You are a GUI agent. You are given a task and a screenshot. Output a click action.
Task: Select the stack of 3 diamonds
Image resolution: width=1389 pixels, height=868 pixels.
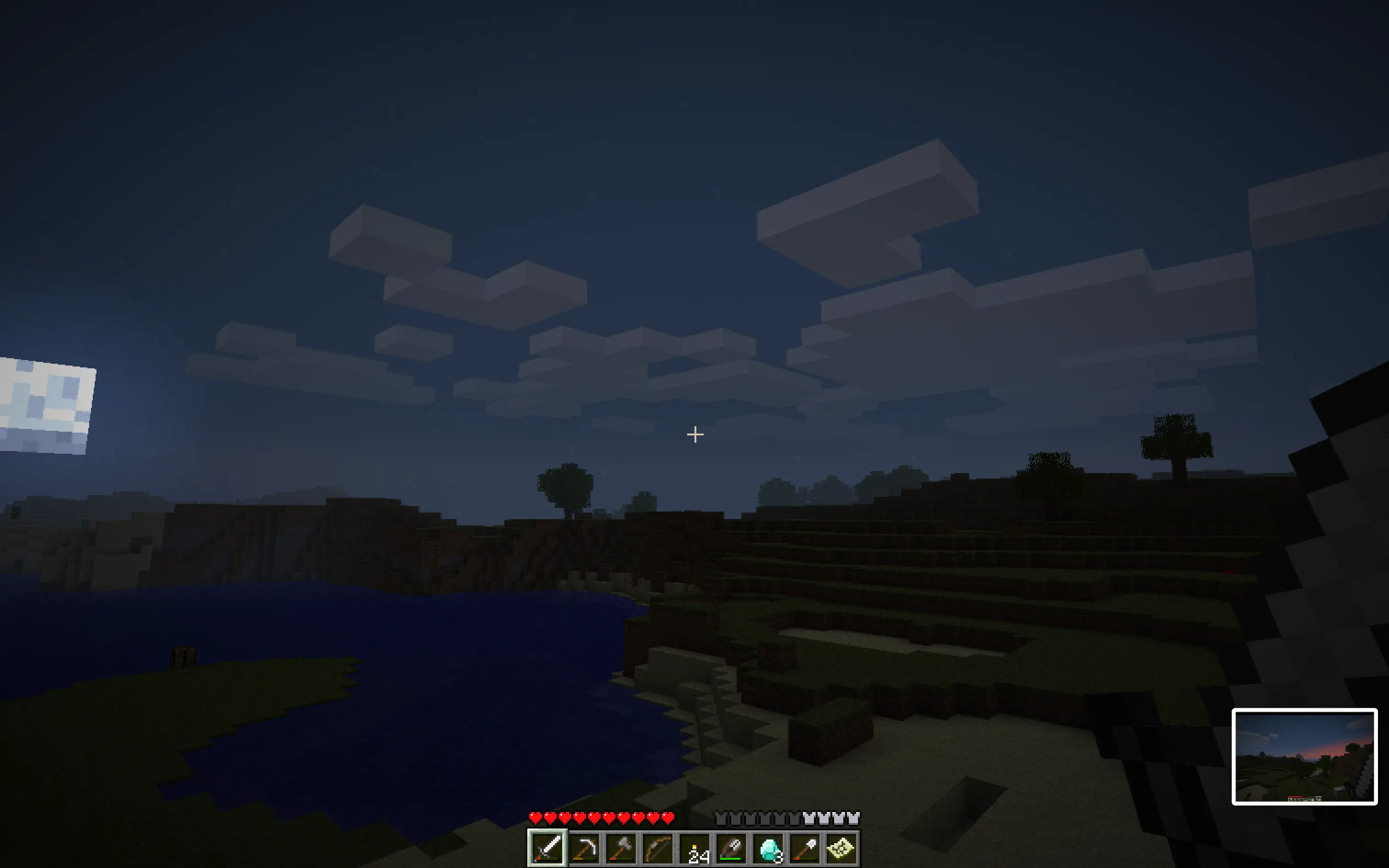tap(768, 848)
